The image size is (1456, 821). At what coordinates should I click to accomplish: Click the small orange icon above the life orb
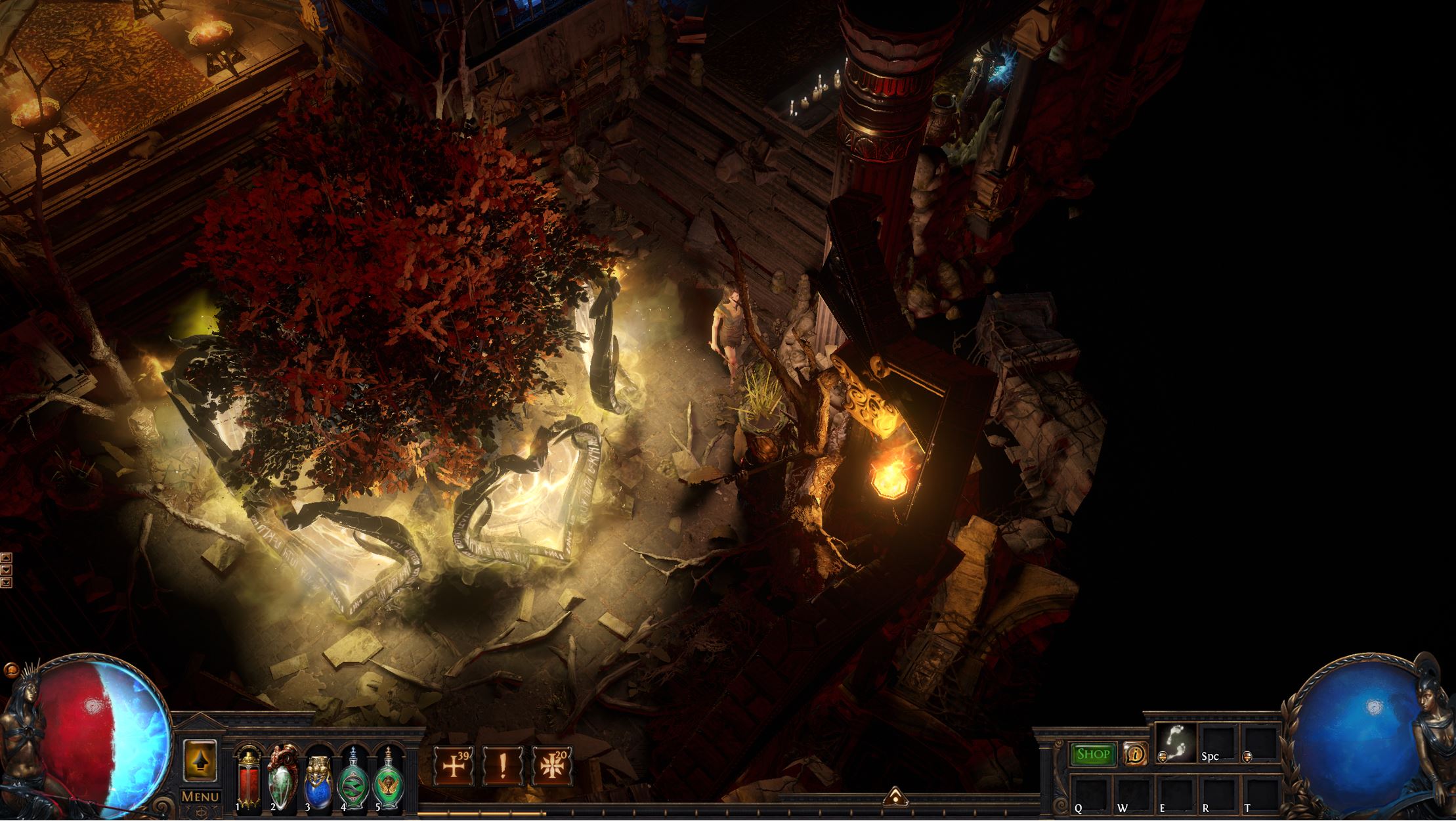(x=11, y=671)
